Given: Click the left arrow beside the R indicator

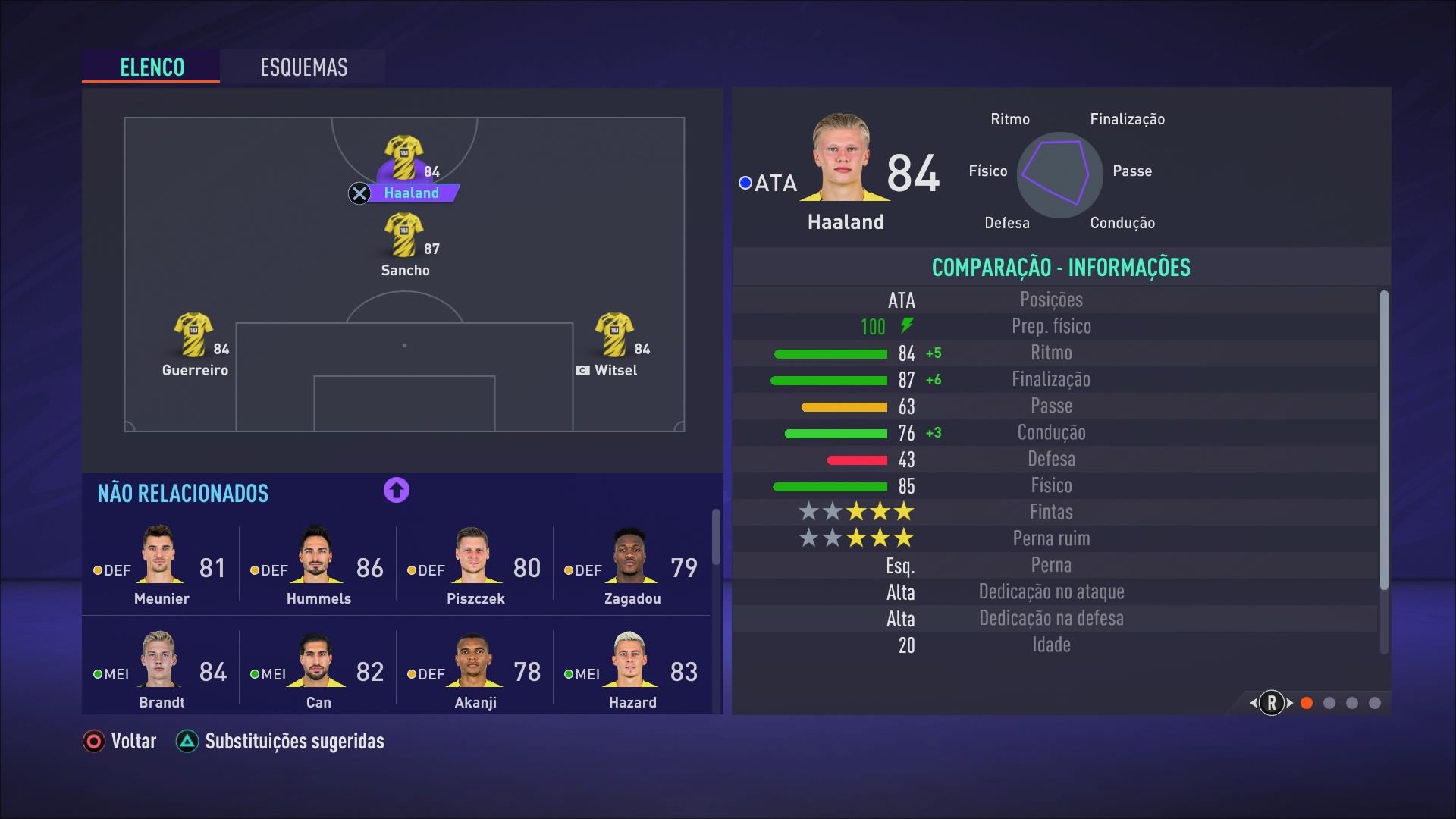Looking at the screenshot, I should coord(1252,704).
